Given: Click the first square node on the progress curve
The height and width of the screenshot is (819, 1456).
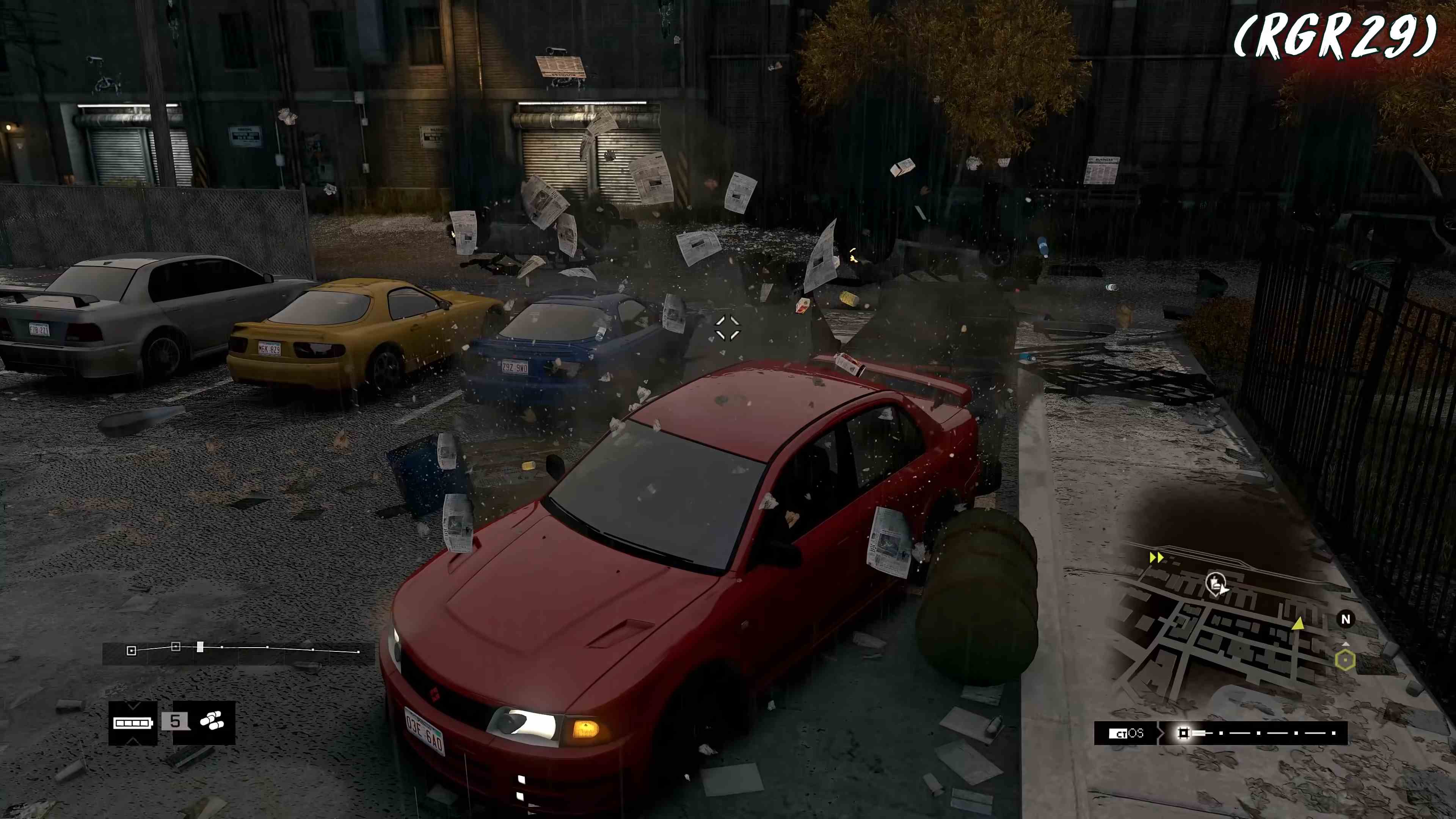Looking at the screenshot, I should (x=132, y=651).
